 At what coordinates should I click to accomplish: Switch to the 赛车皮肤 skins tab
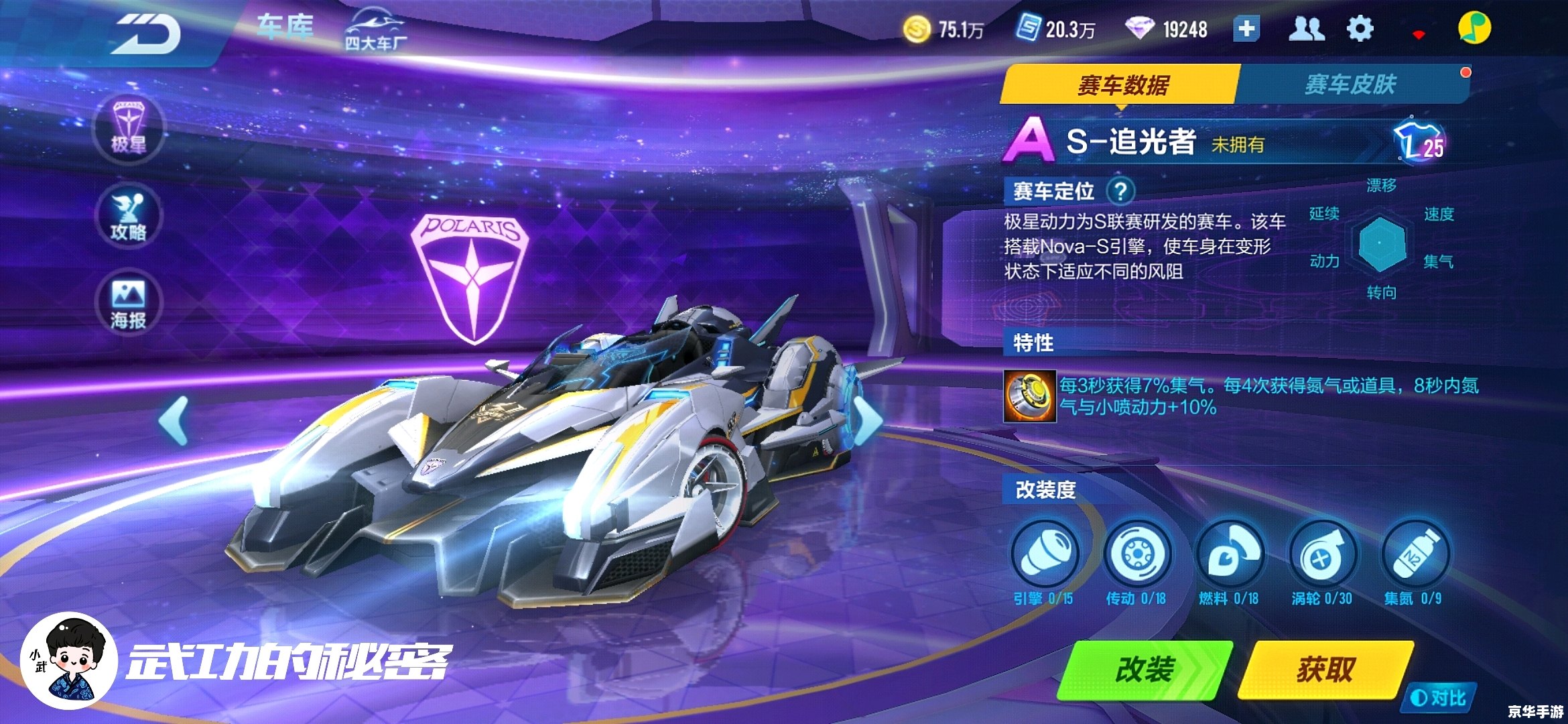[1350, 85]
